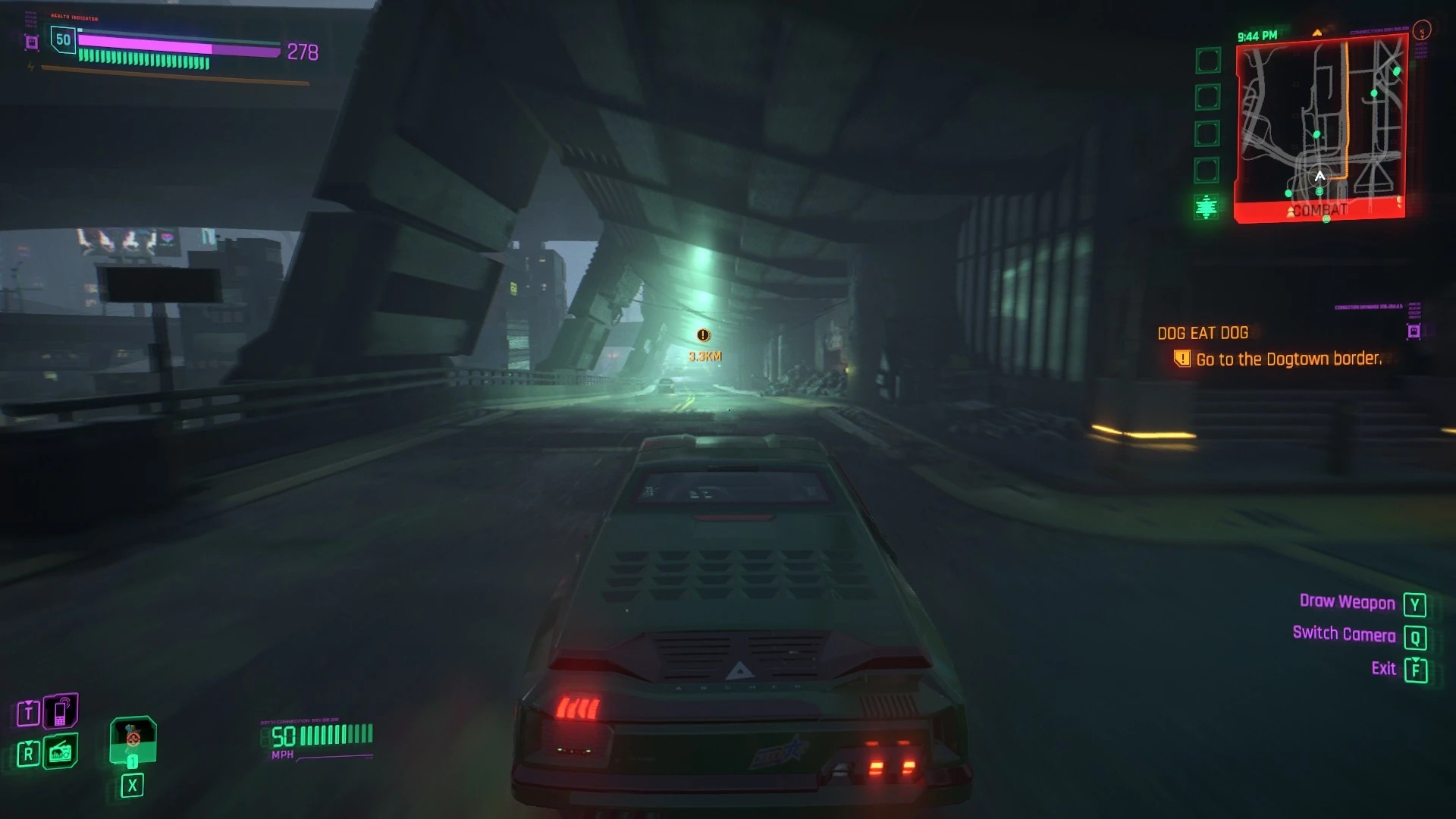Click the level 50 badge
This screenshot has height=819, width=1456.
click(63, 40)
